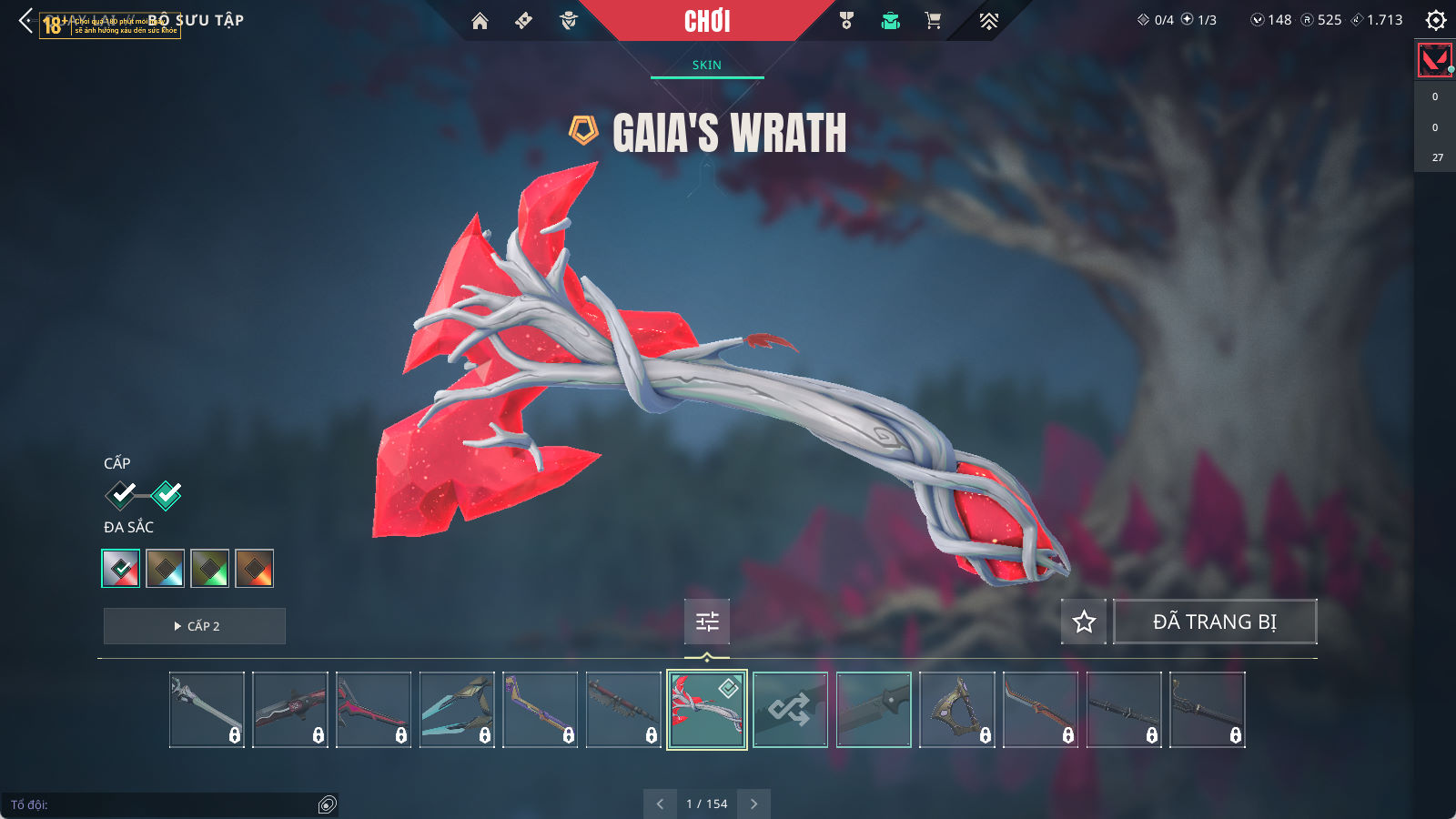Screen dimensions: 1456x819
Task: Choose the orange chroma variant swatch
Action: coord(255,569)
